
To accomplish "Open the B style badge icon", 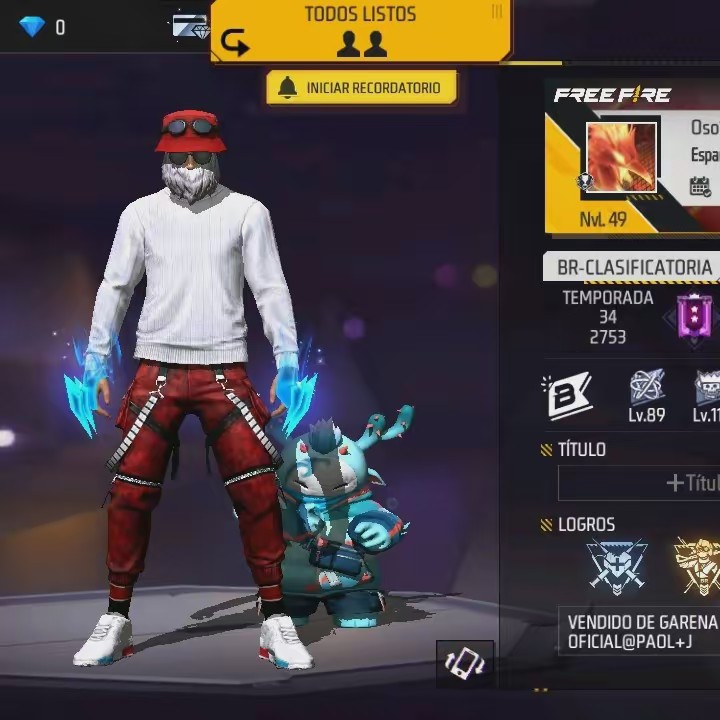I will [568, 395].
